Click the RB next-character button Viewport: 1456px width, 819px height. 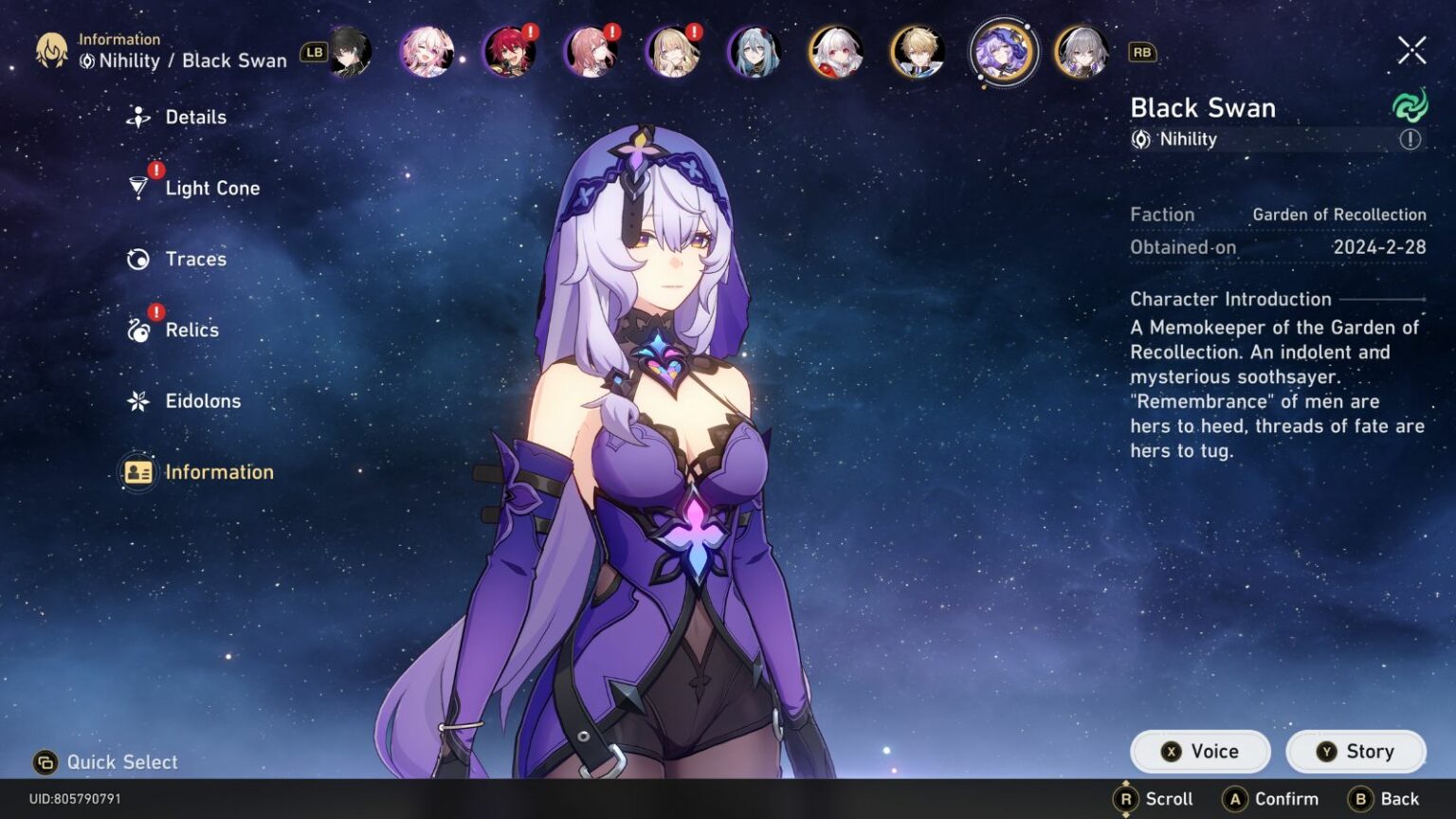(x=1141, y=53)
